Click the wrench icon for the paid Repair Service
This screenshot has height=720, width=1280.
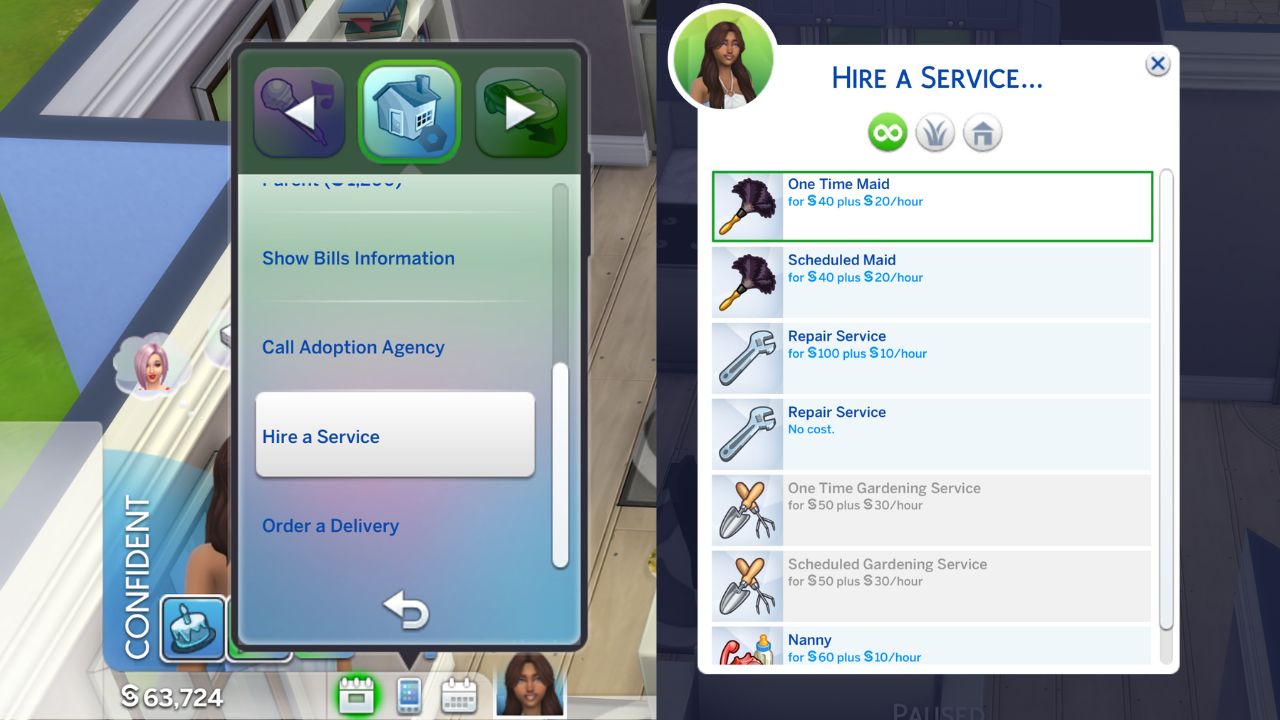pos(746,358)
